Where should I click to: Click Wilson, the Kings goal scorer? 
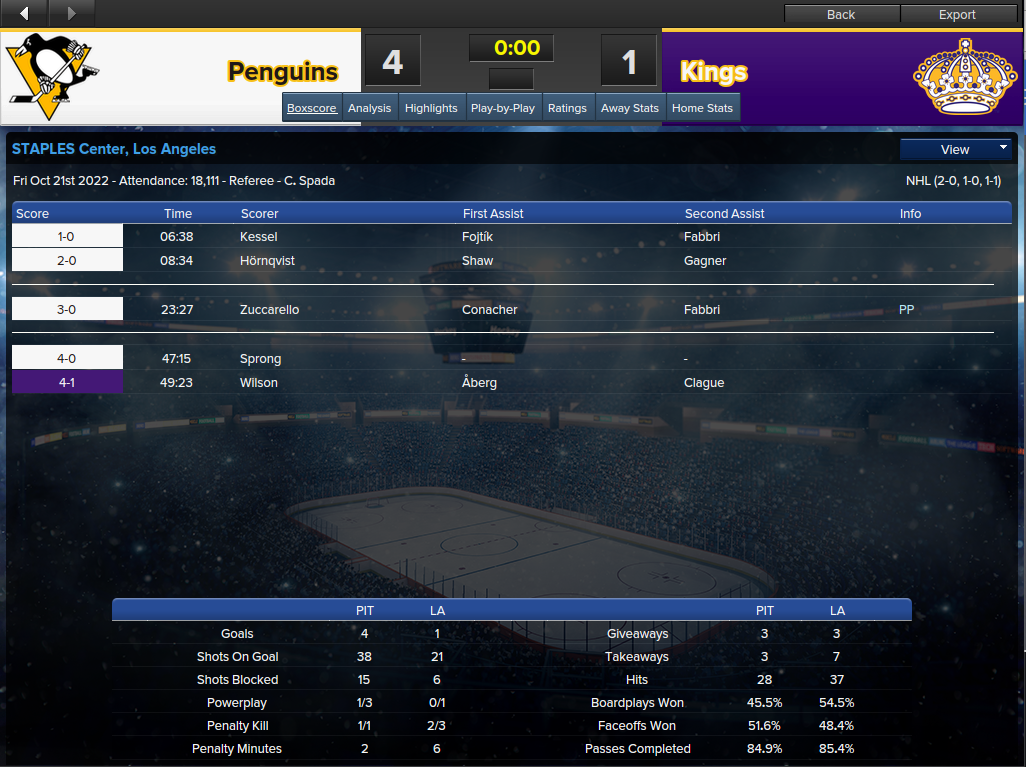pos(259,383)
